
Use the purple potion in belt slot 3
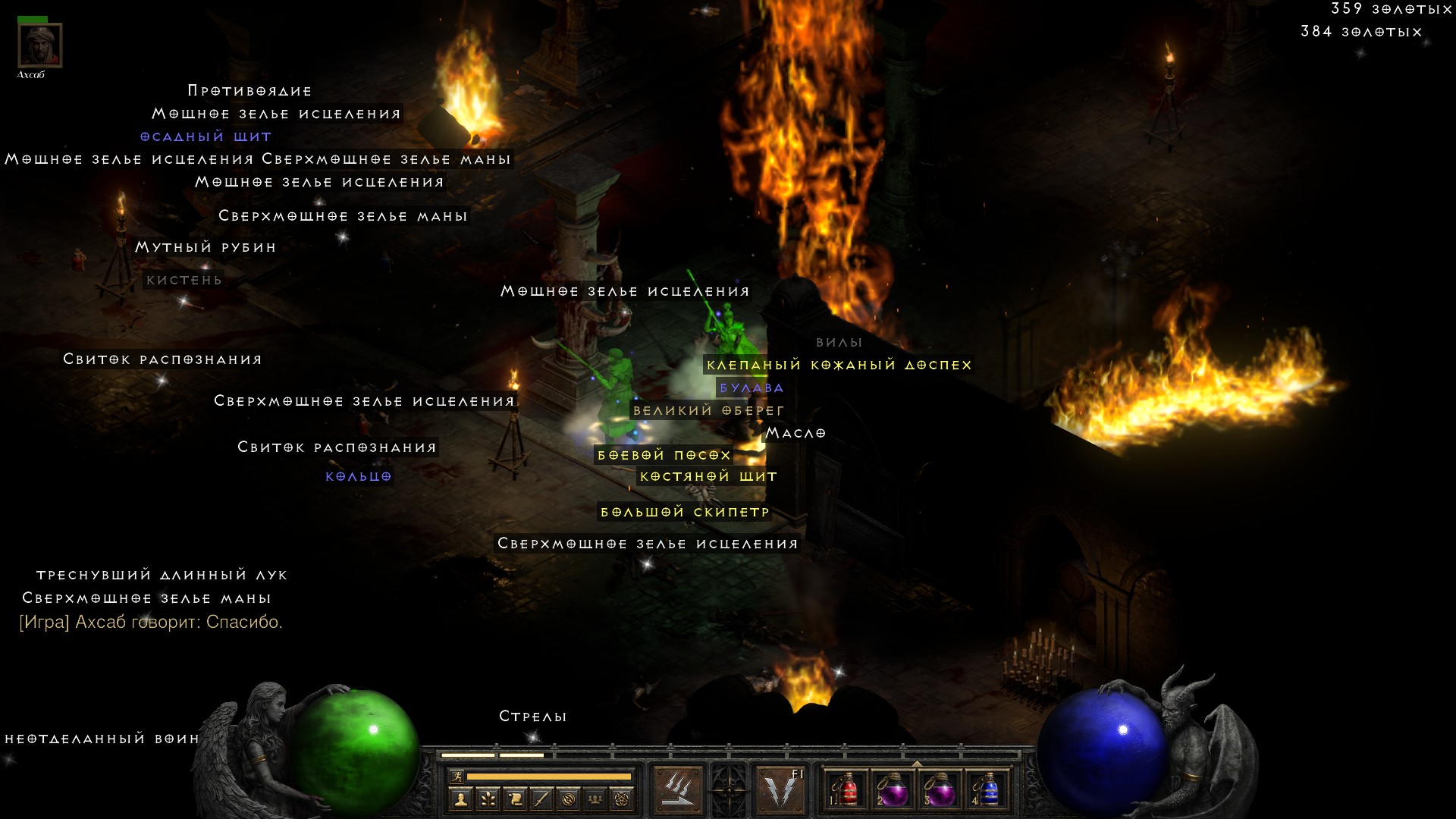pyautogui.click(x=940, y=790)
